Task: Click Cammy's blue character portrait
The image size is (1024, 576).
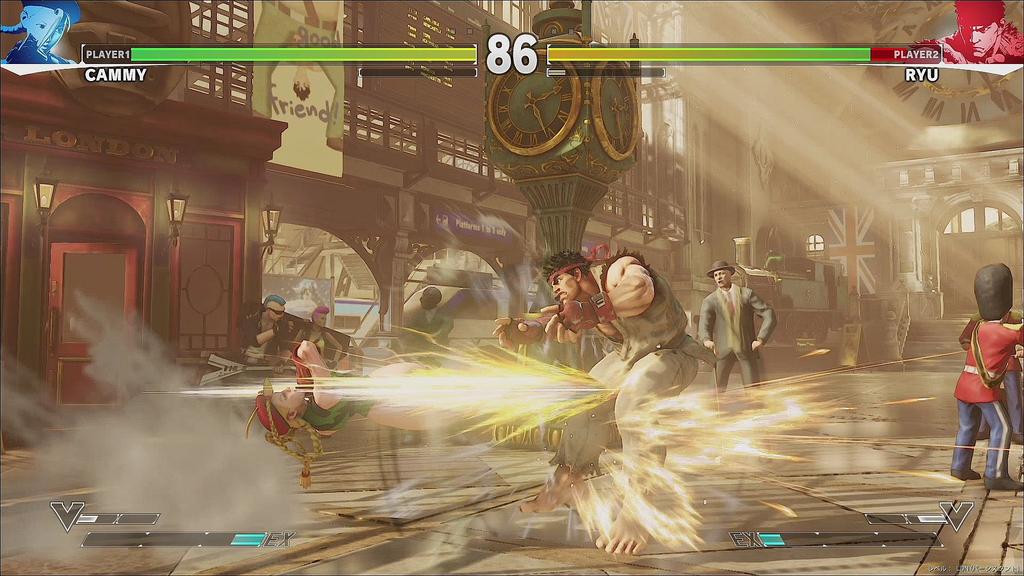Action: 40,32
